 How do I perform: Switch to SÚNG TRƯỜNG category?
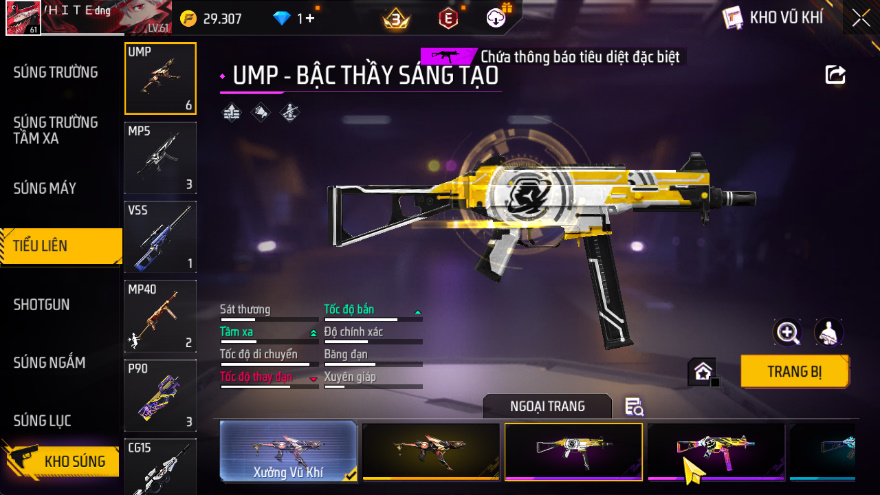[x=56, y=72]
